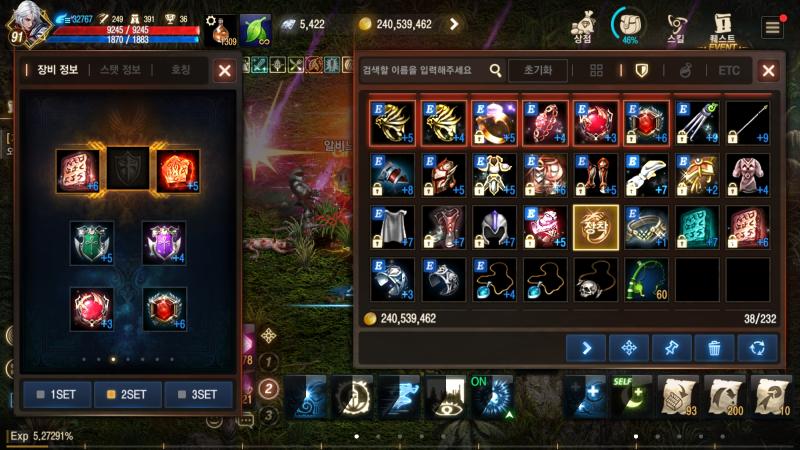Show the ETC item category
This screenshot has width=800, height=450.
[x=729, y=71]
